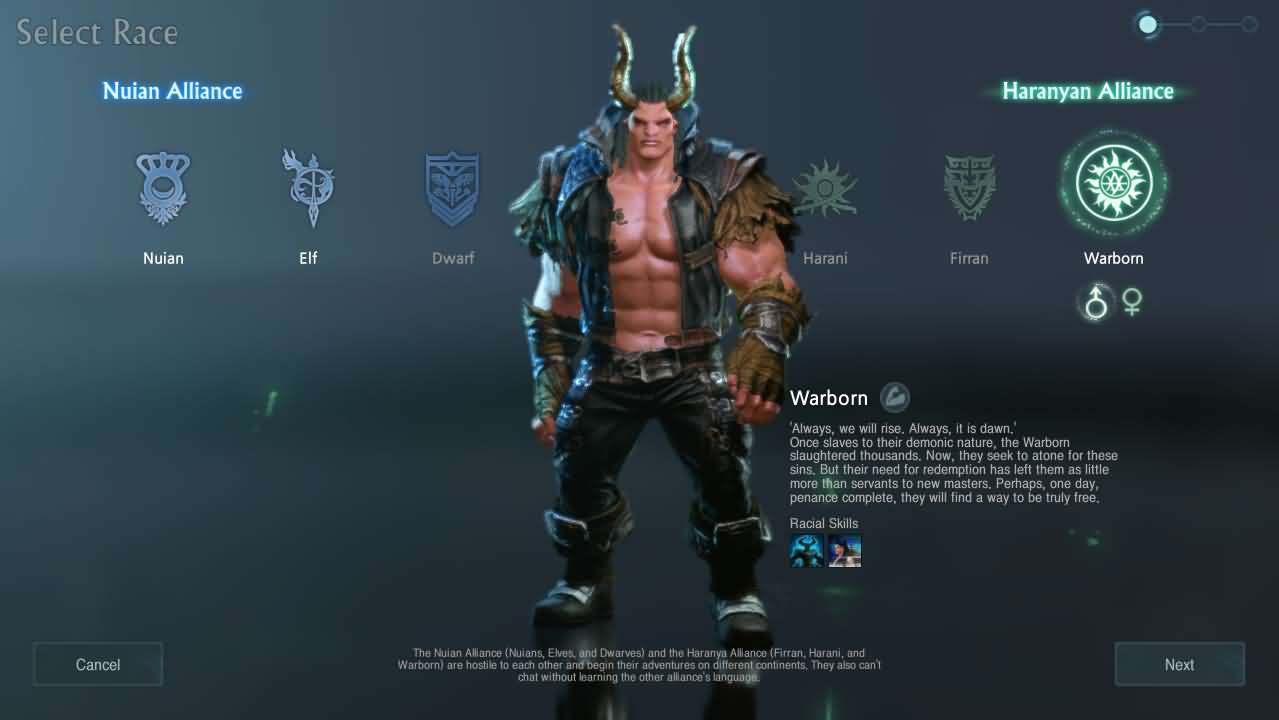This screenshot has height=720, width=1279.
Task: Click the first Warborn racial skill icon
Action: pos(807,551)
